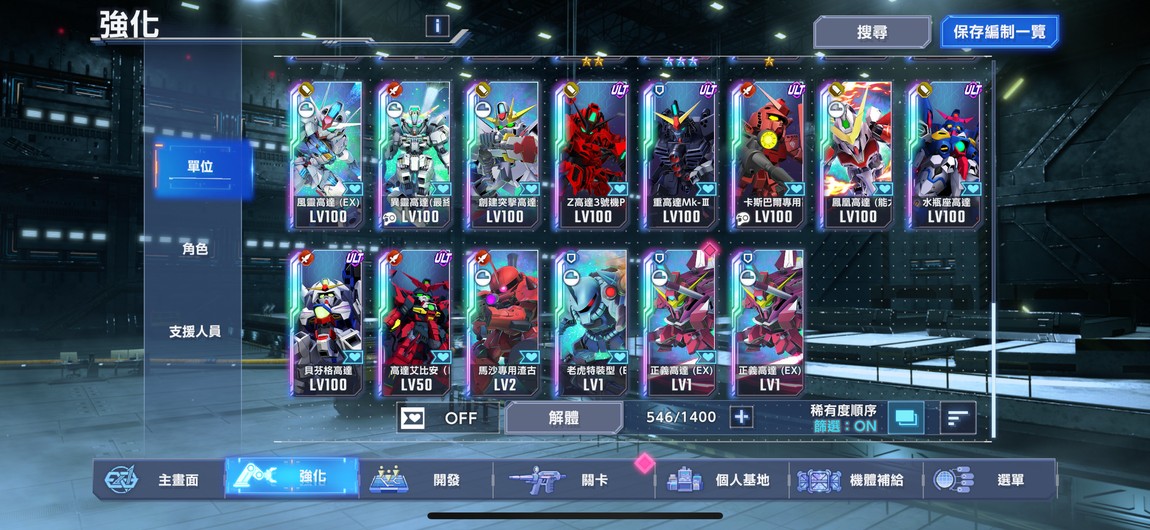Toggle the favorite heart OFF switch
This screenshot has width=1150, height=530.
(x=441, y=418)
